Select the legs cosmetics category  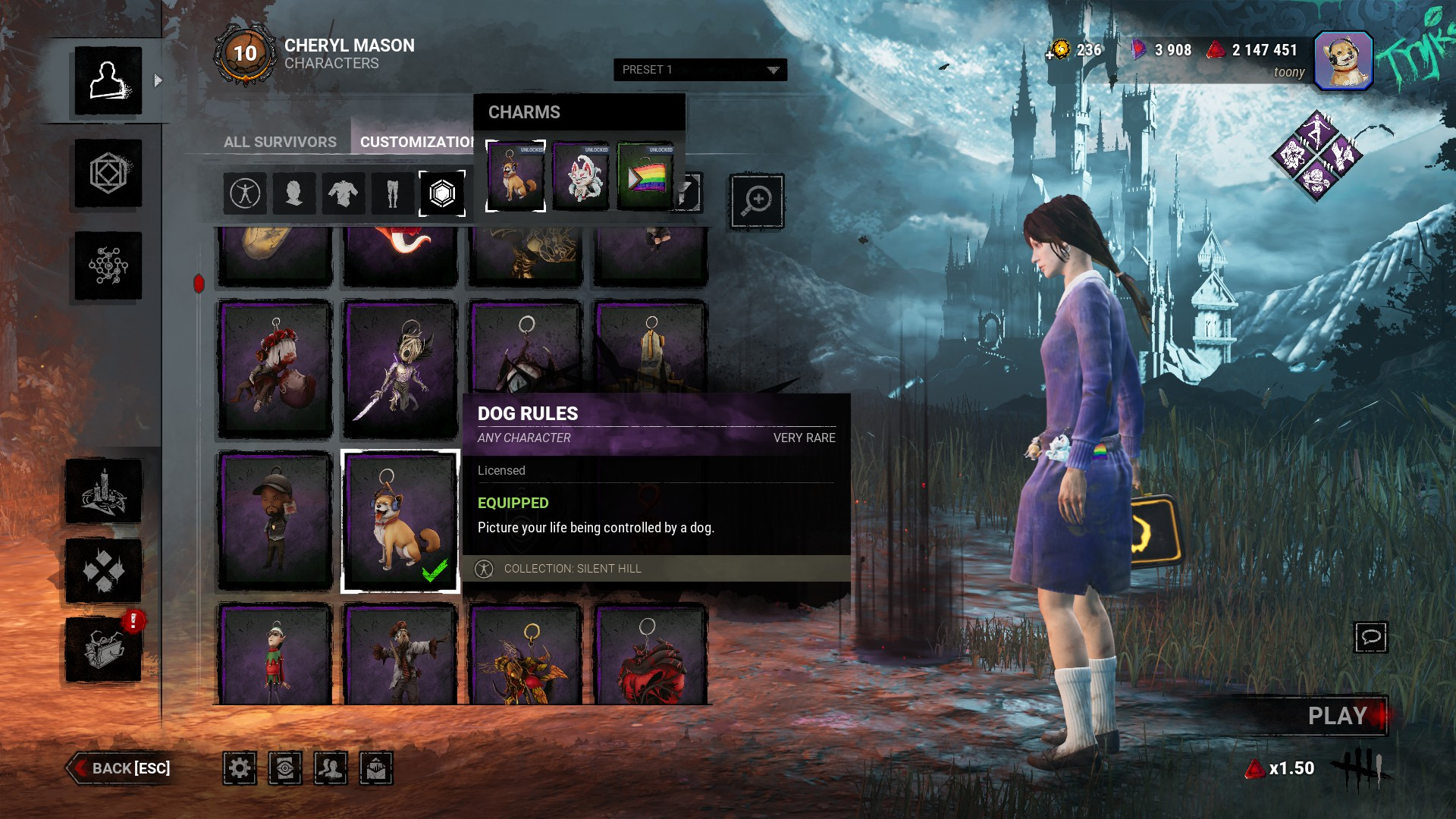pos(392,193)
